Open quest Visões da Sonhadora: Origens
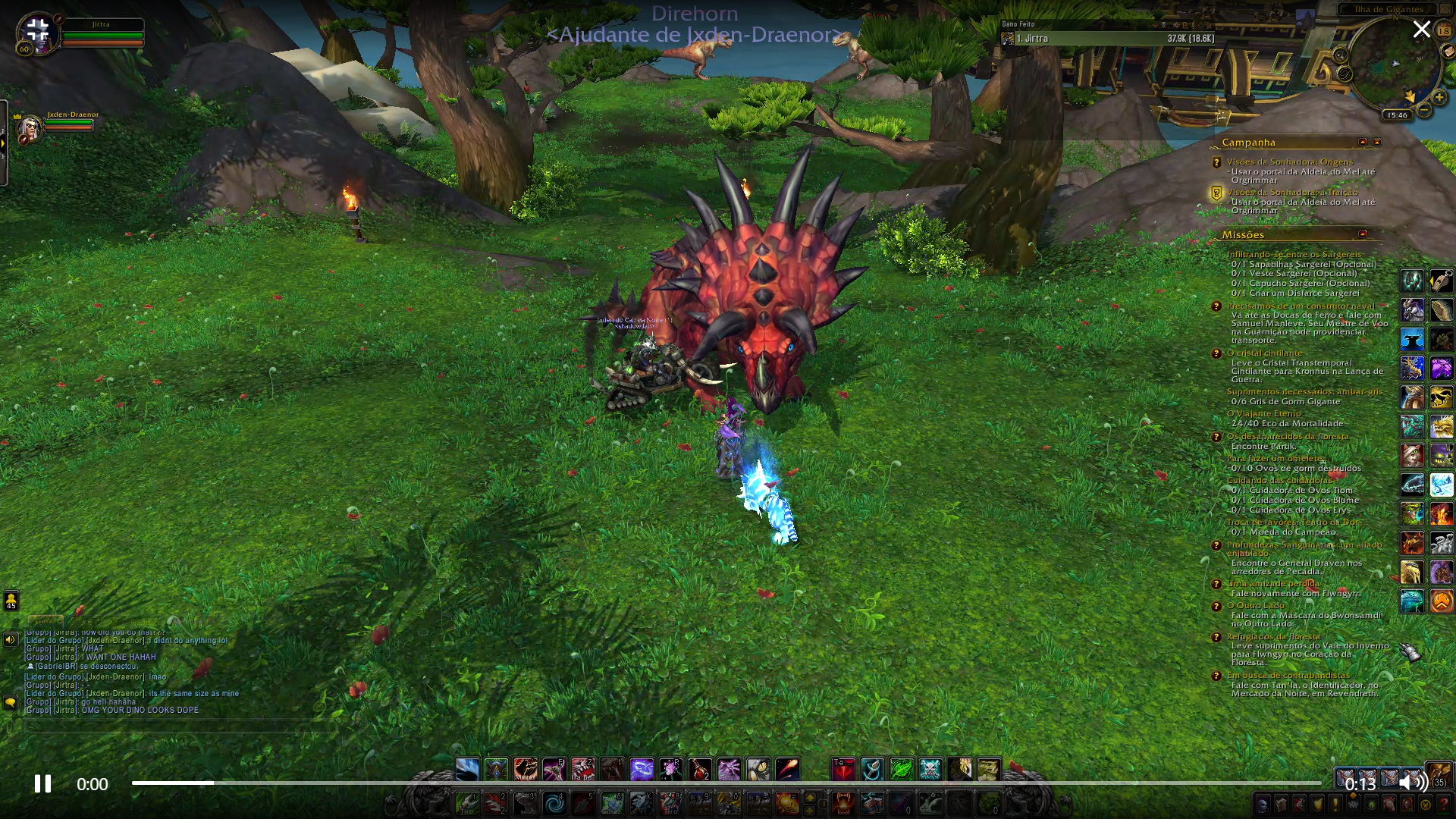 (1289, 162)
